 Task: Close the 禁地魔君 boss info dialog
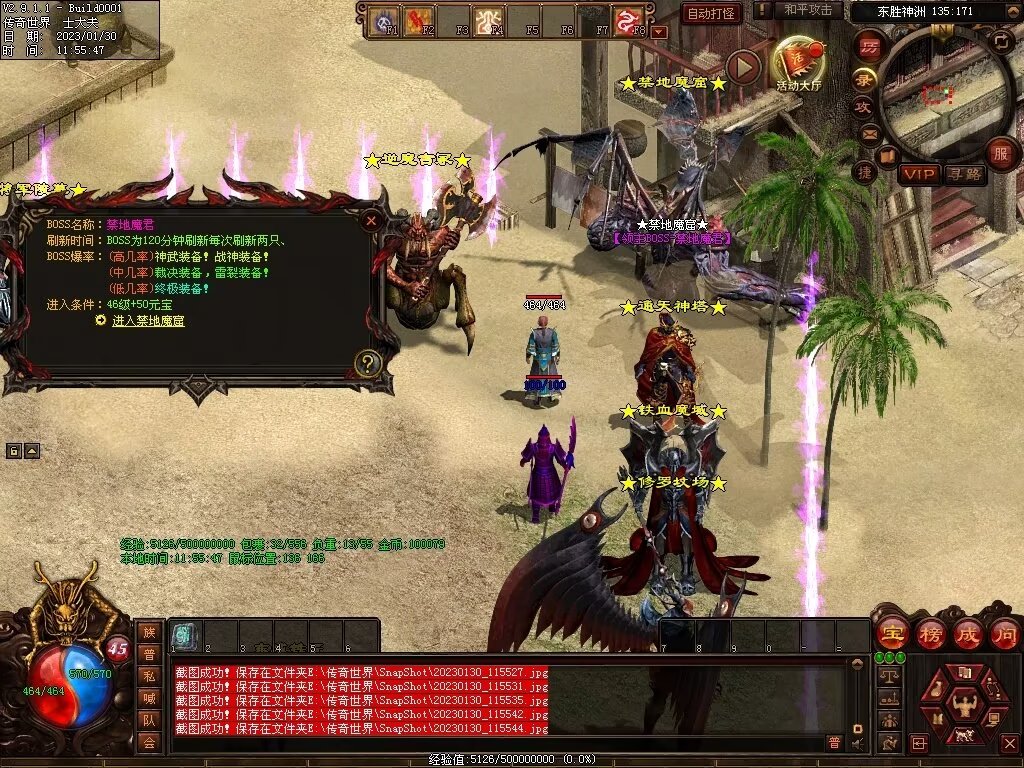click(x=371, y=219)
